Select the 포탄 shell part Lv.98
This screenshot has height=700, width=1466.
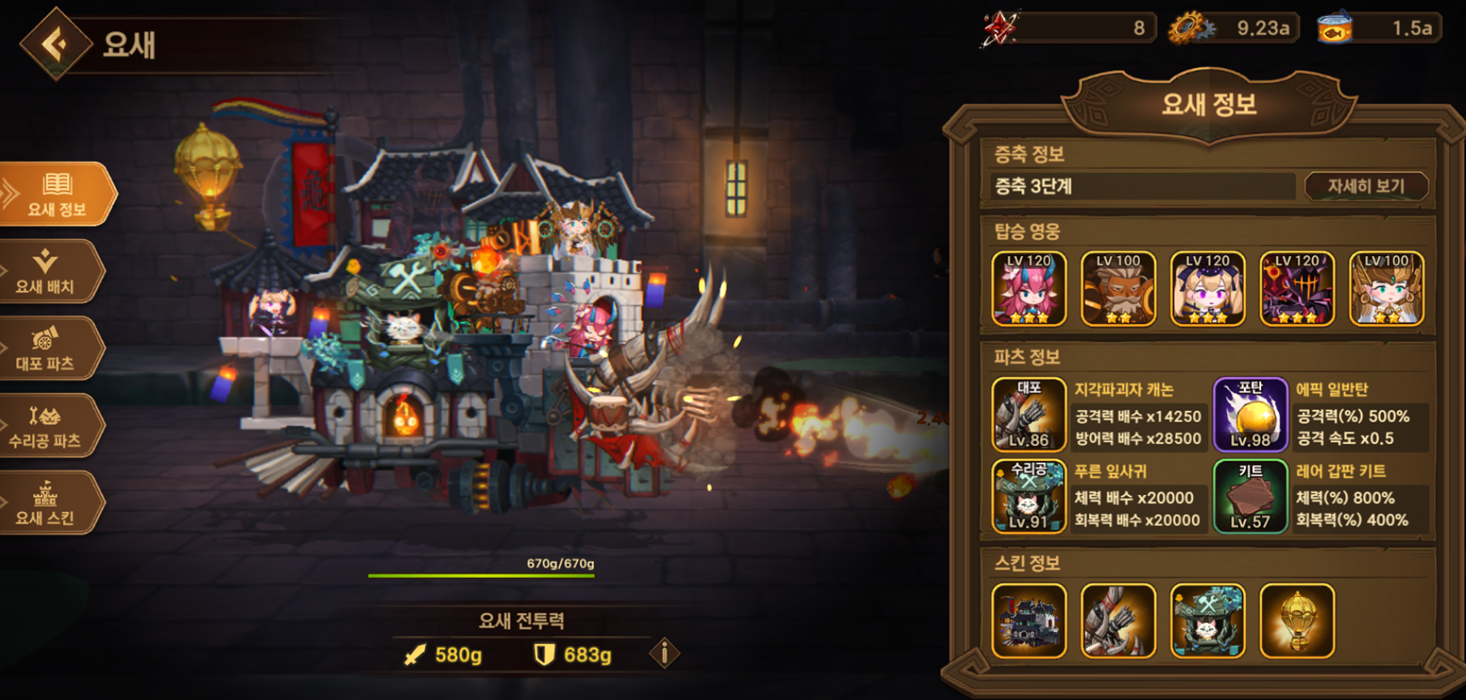1251,415
